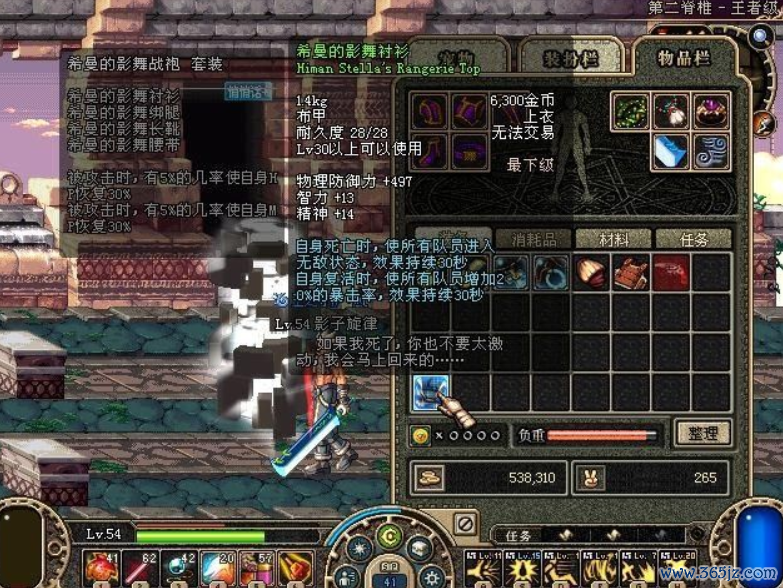Image resolution: width=783 pixels, height=588 pixels.
Task: Select the boxing glove item in inventory
Action: point(592,272)
